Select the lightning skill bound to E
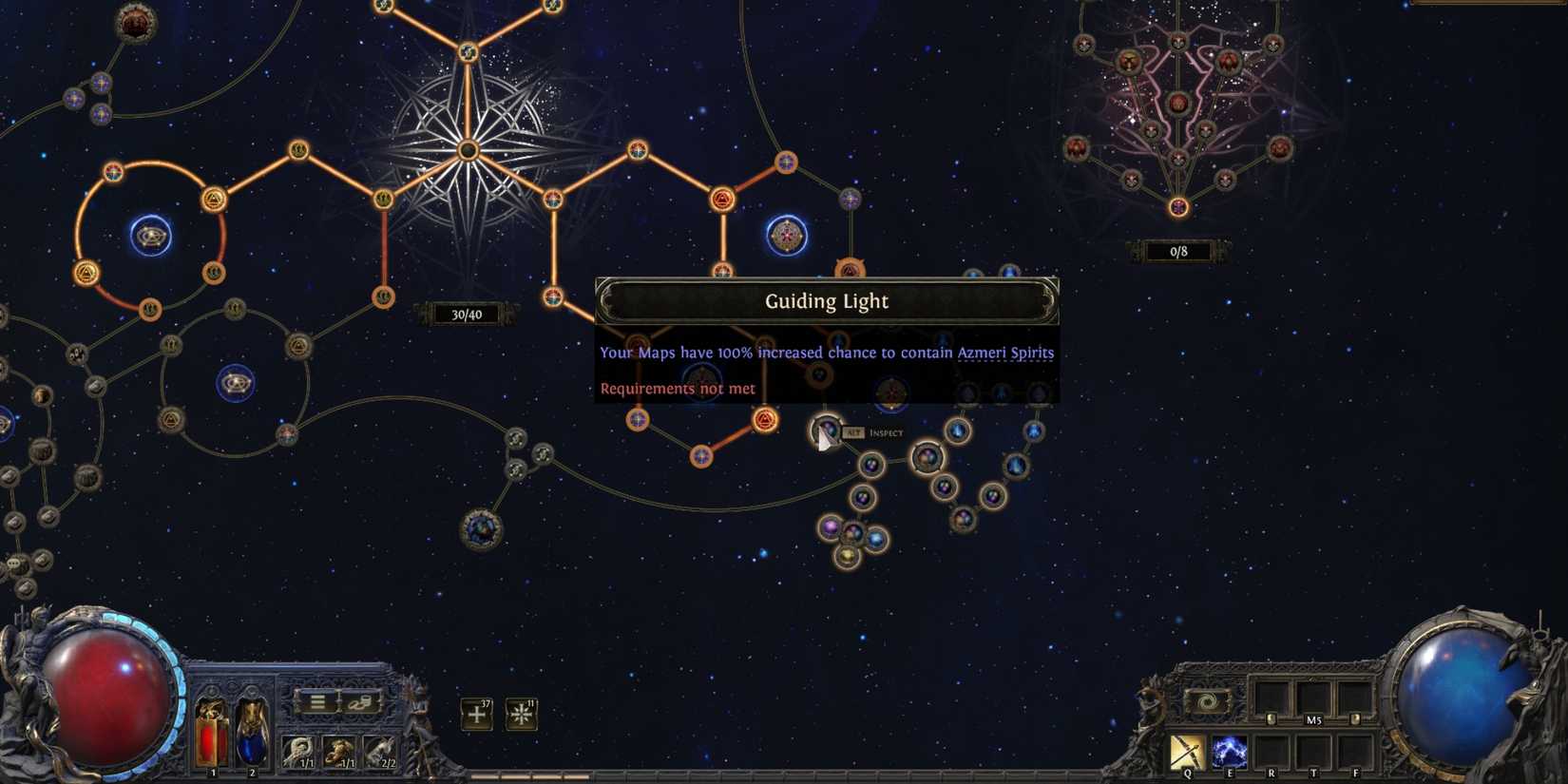The height and width of the screenshot is (784, 1568). point(1230,751)
